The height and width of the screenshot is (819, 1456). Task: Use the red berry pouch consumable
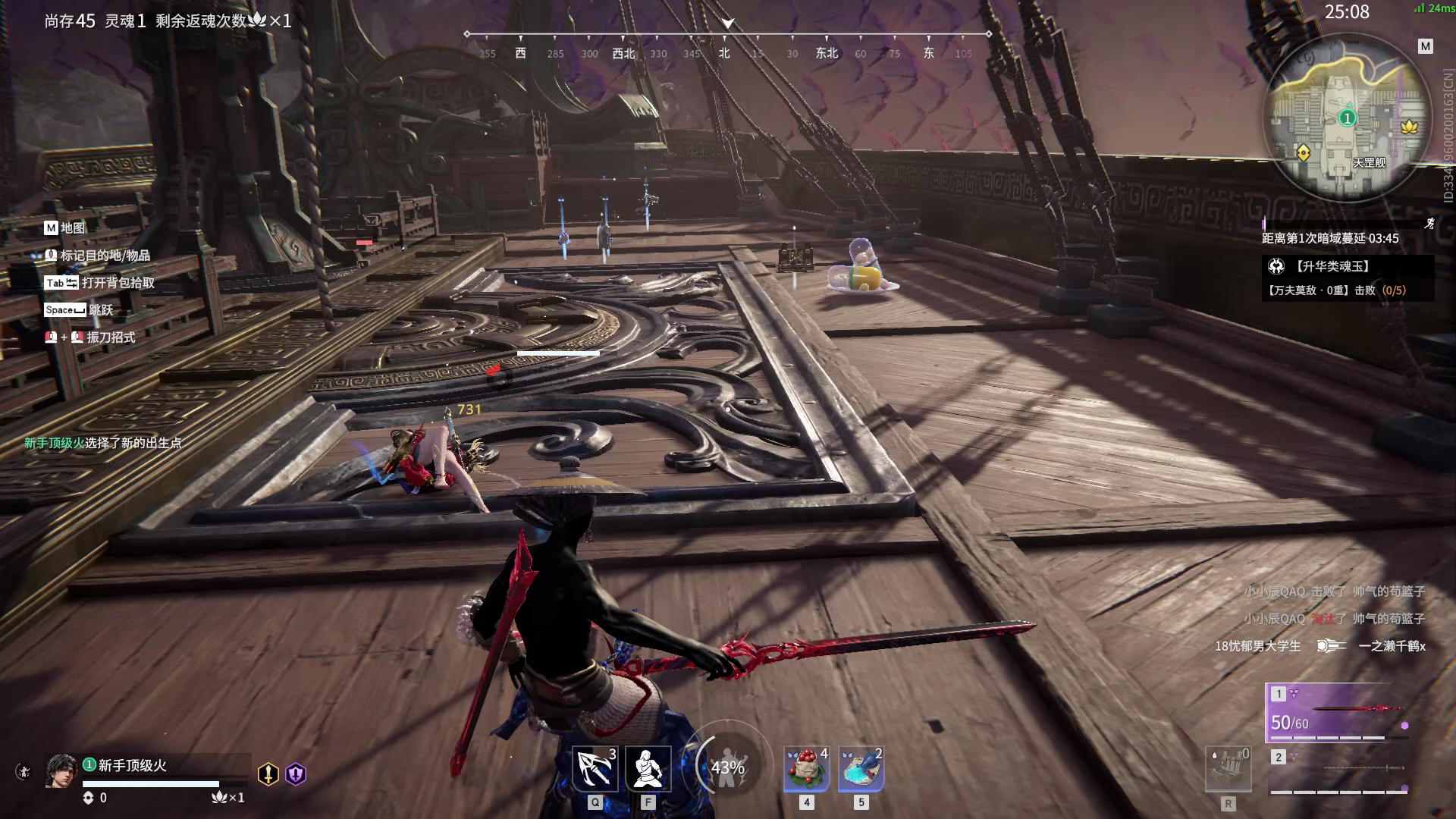pos(806,768)
